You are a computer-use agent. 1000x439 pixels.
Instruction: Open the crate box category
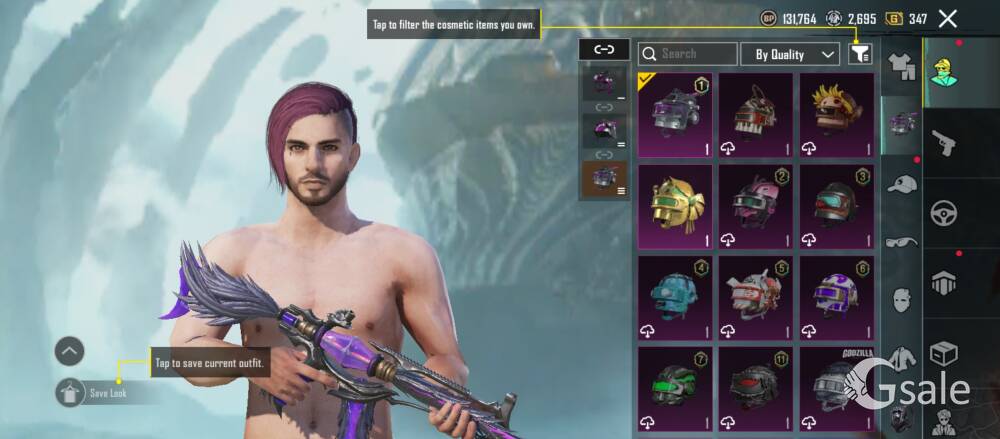[x=943, y=353]
